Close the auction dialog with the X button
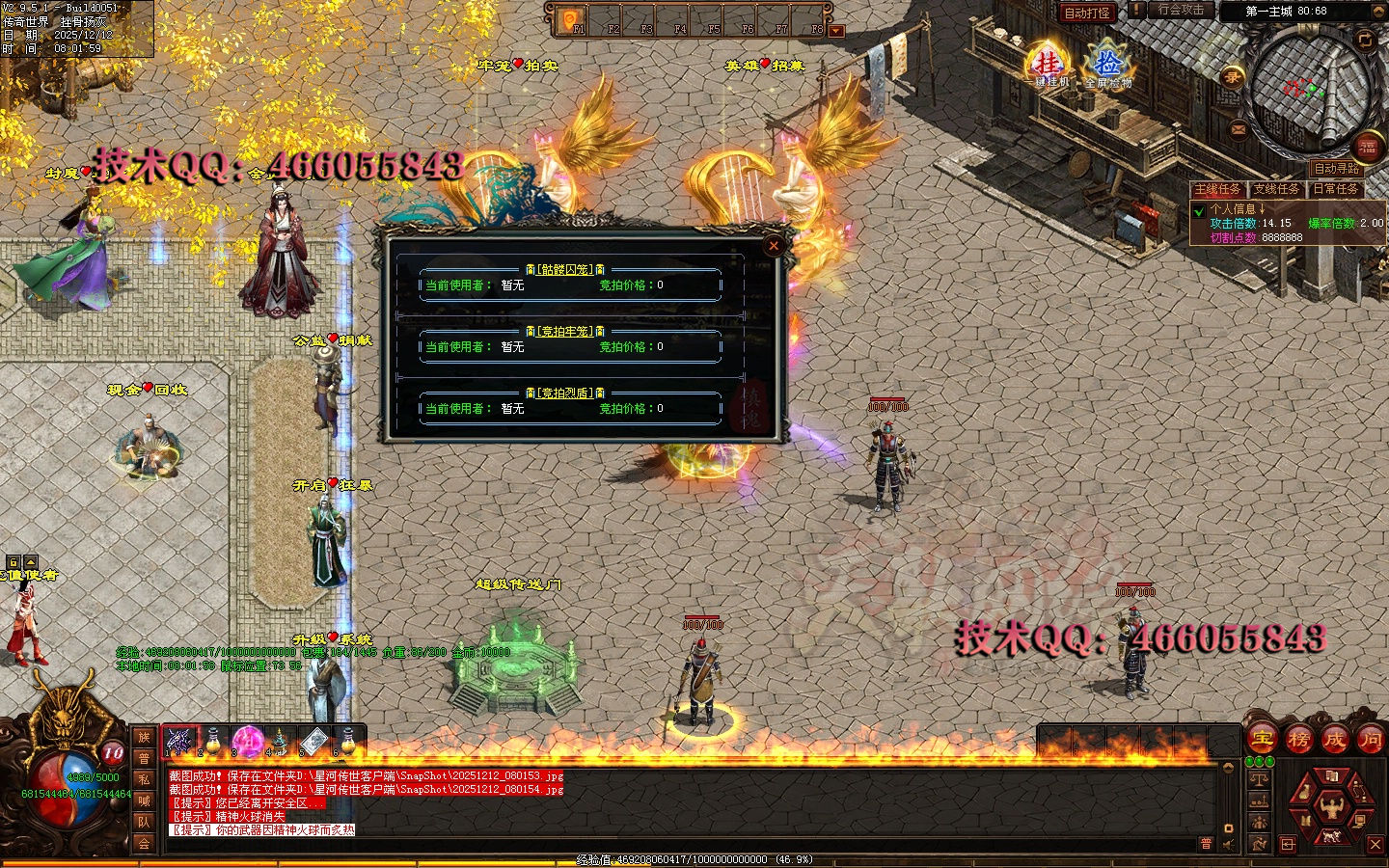Image resolution: width=1389 pixels, height=868 pixels. pos(774,246)
